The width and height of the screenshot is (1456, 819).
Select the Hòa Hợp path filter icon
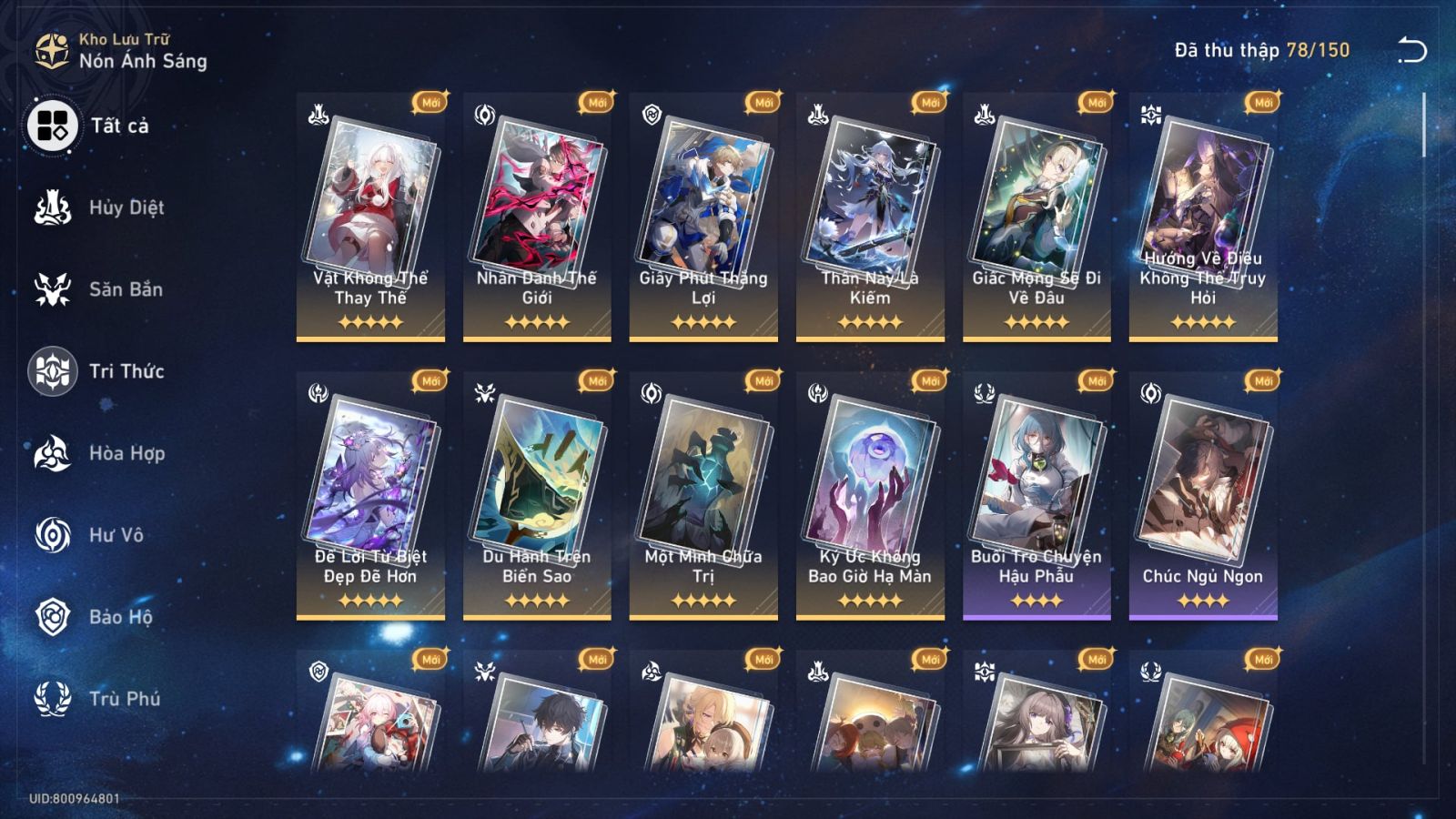55,453
